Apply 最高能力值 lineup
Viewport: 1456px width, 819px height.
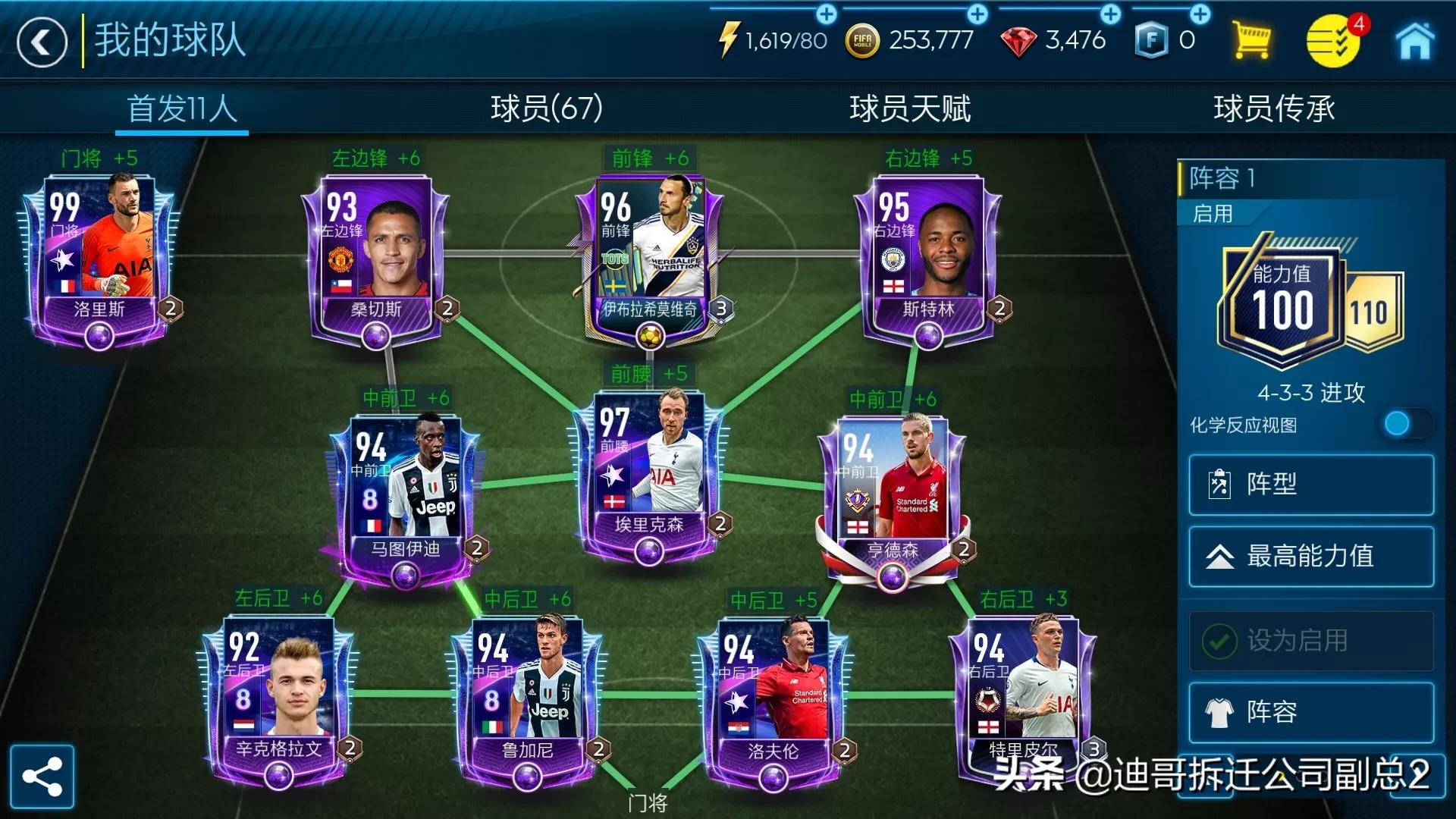click(1310, 557)
